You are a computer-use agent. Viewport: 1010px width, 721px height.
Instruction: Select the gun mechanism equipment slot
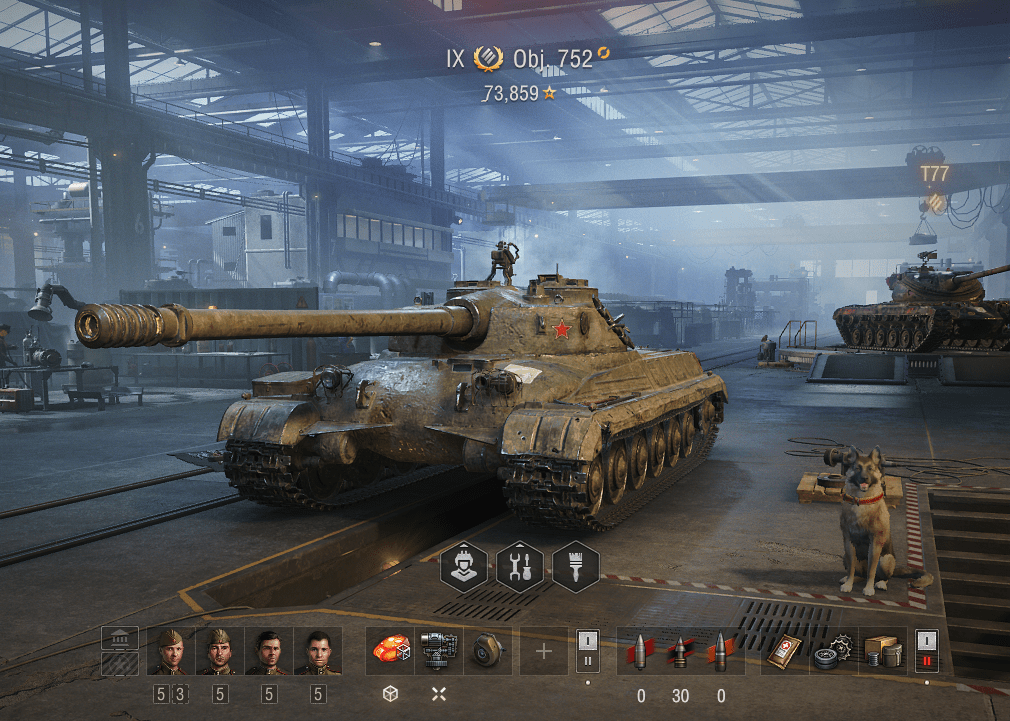pyautogui.click(x=439, y=651)
